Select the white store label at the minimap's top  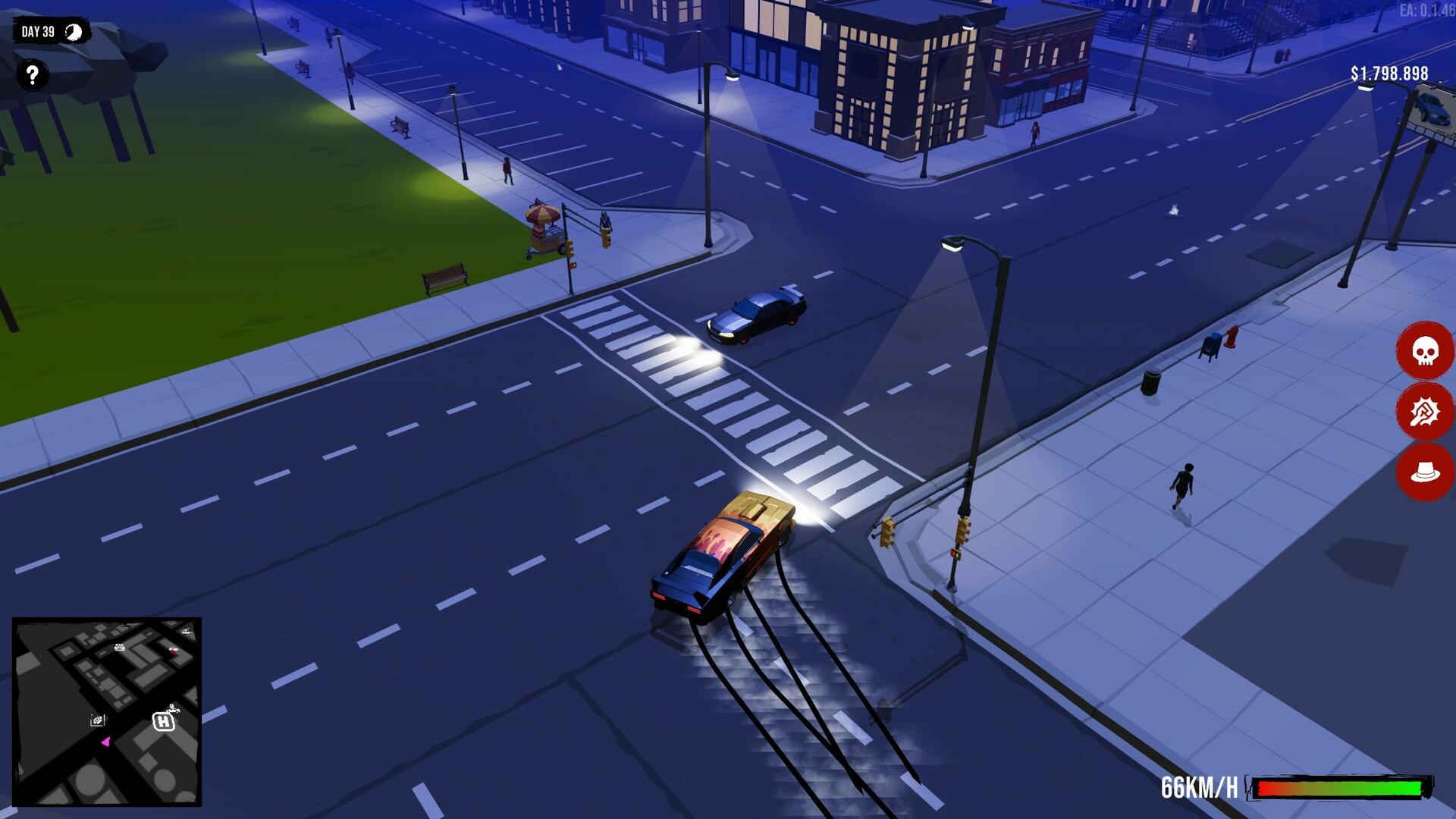(x=120, y=647)
